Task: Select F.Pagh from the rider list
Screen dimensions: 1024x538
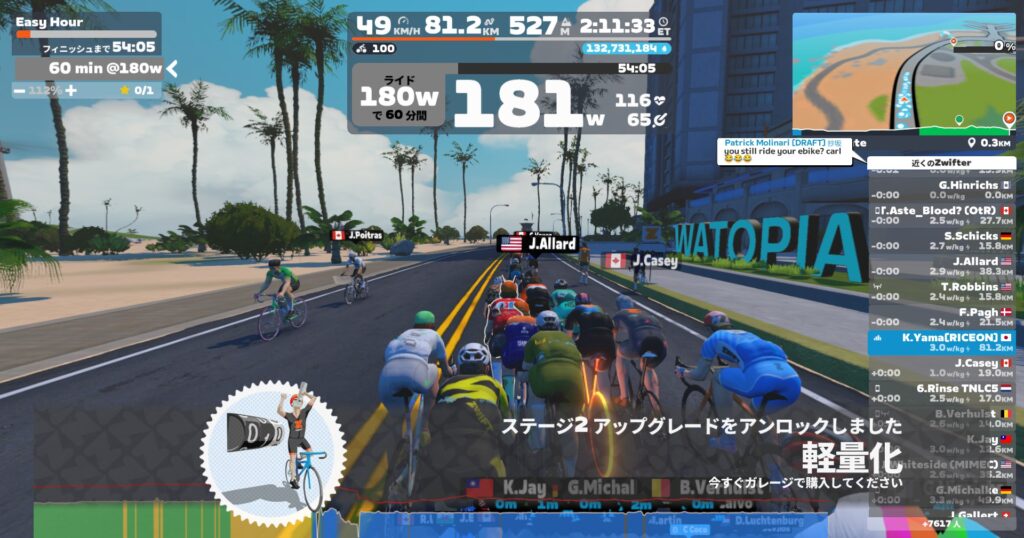Action: pos(941,317)
